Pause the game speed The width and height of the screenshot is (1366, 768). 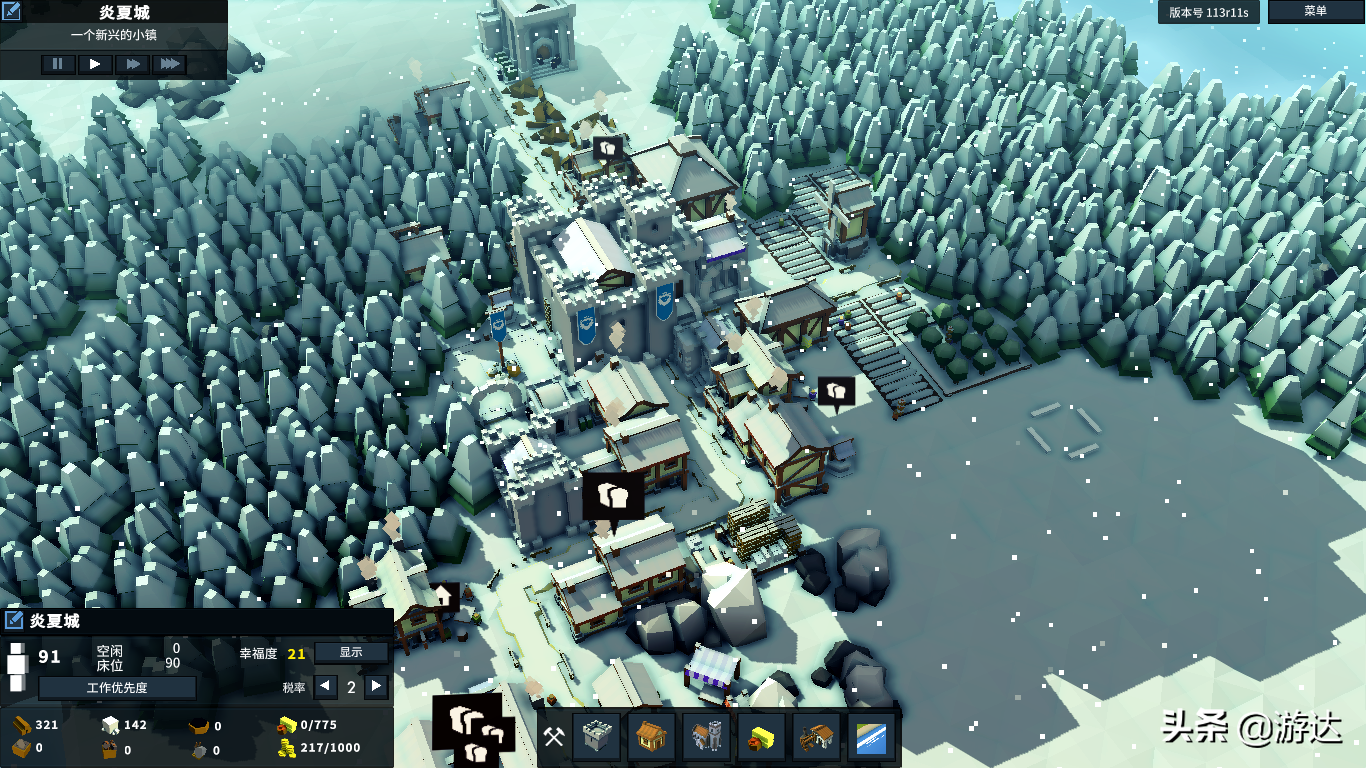(57, 64)
